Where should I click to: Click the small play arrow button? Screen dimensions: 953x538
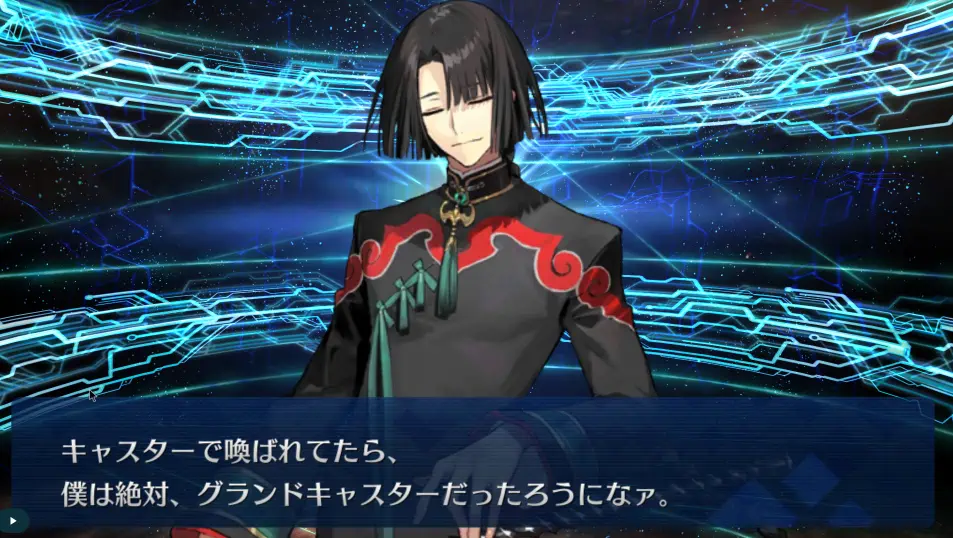pyautogui.click(x=13, y=521)
